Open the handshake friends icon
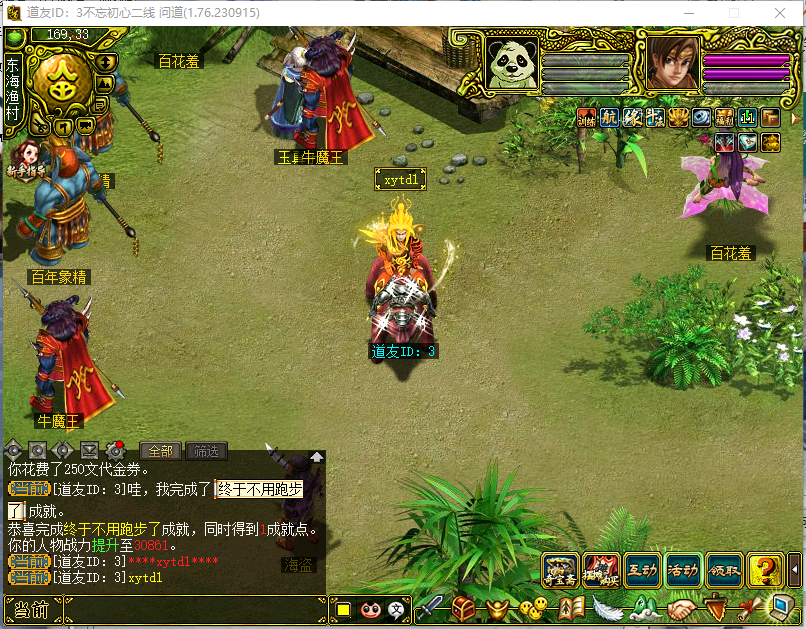 [682, 607]
